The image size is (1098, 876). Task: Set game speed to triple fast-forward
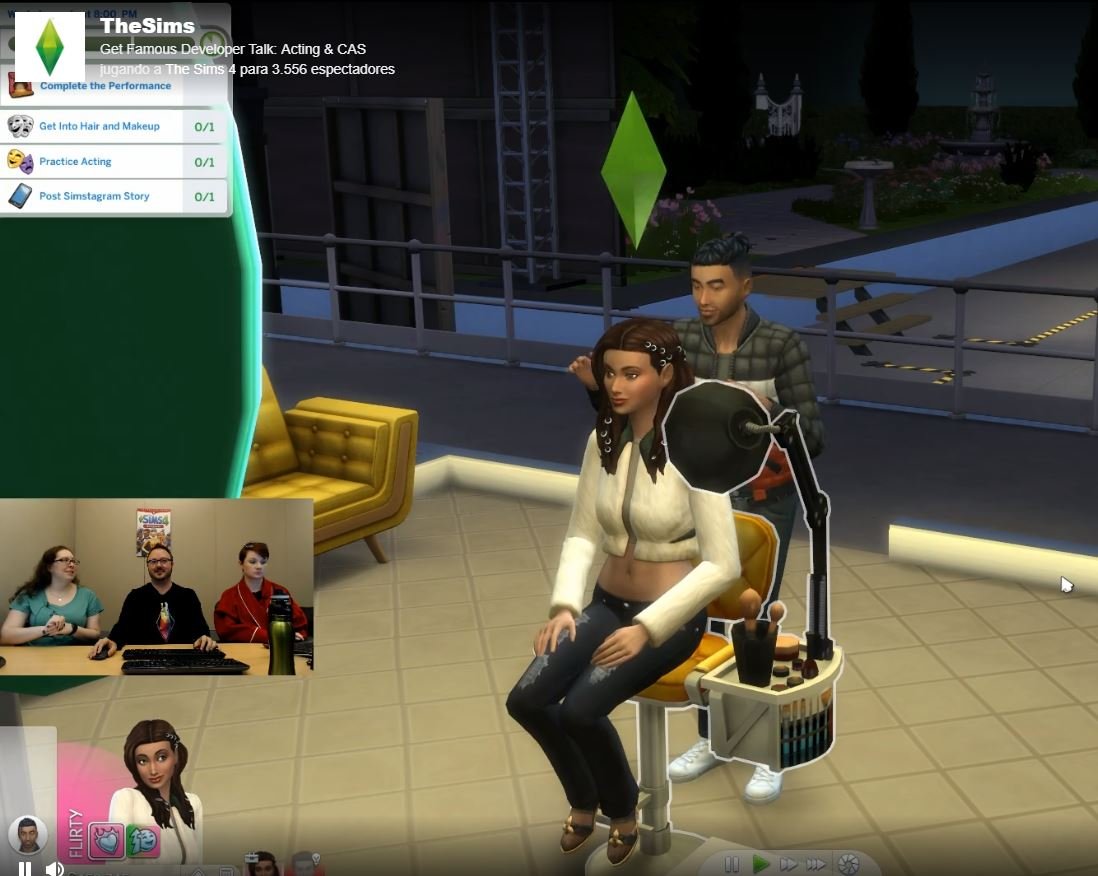[817, 864]
